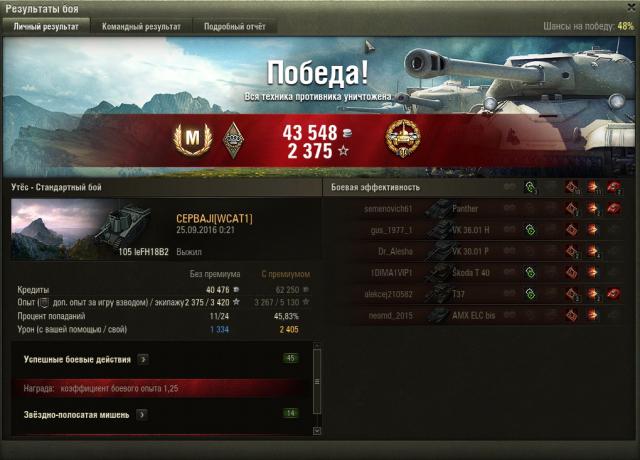Image resolution: width=640 pixels, height=460 pixels.
Task: Click the mission list scrollbar down arrow
Action: [318, 430]
